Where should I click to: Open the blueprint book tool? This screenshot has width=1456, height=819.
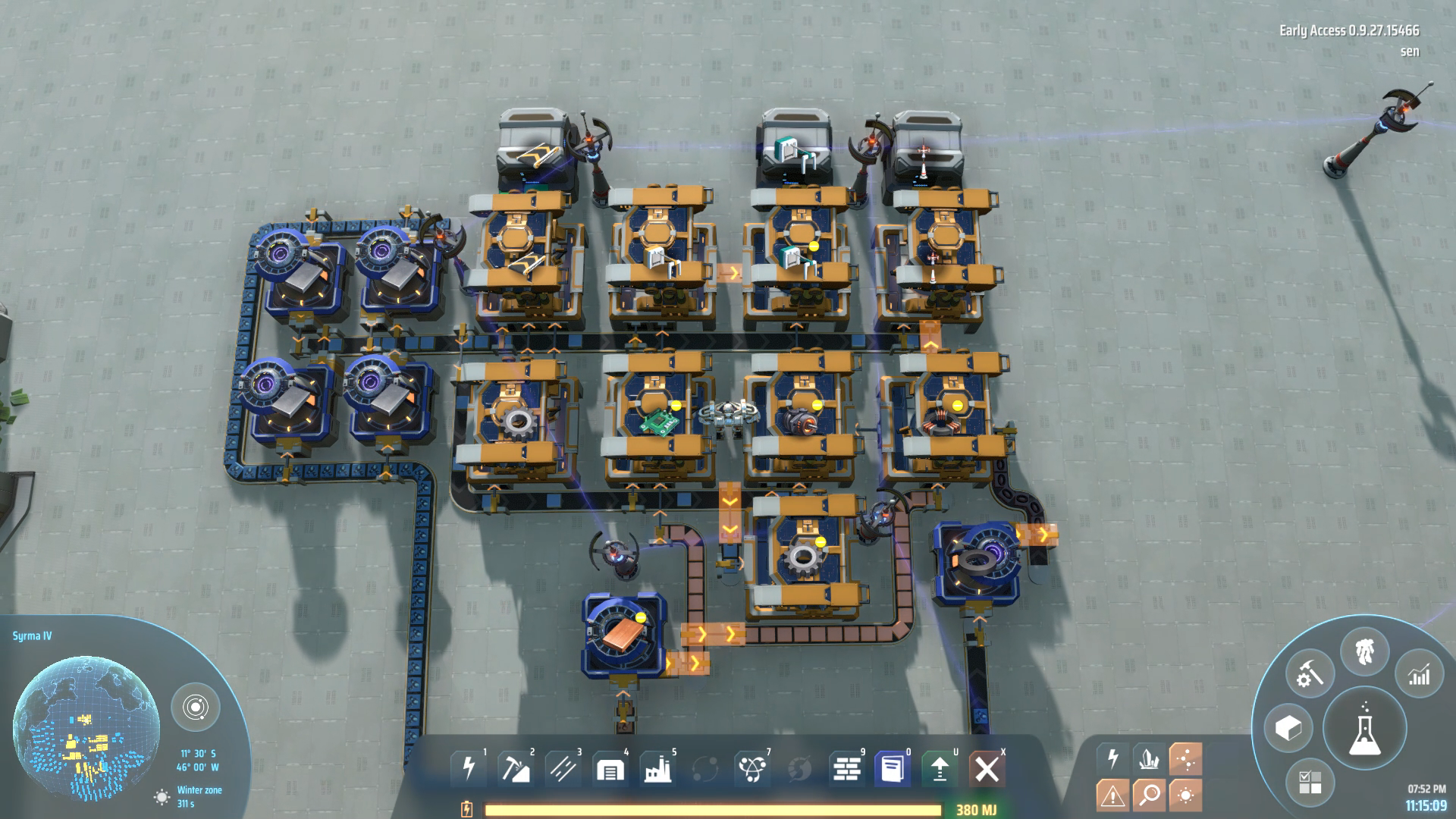893,769
